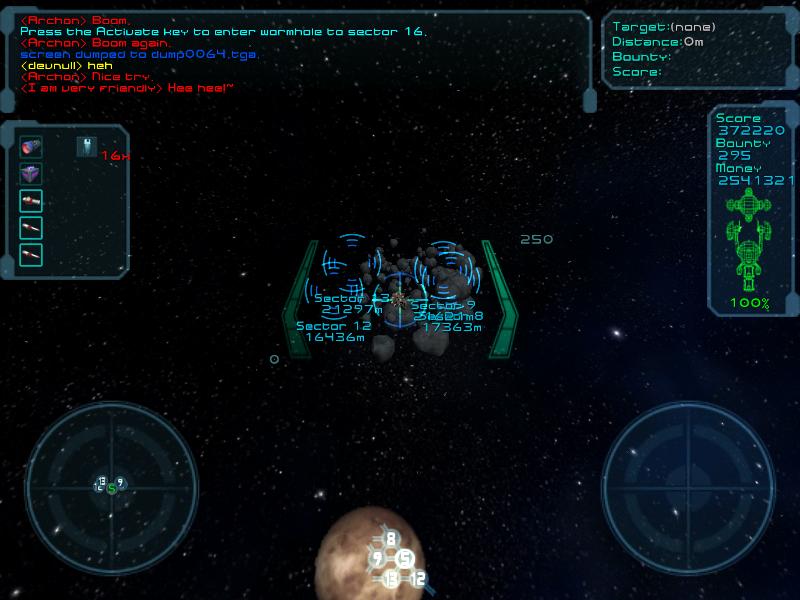
Task: Select the purple cube item slot
Action: click(31, 174)
